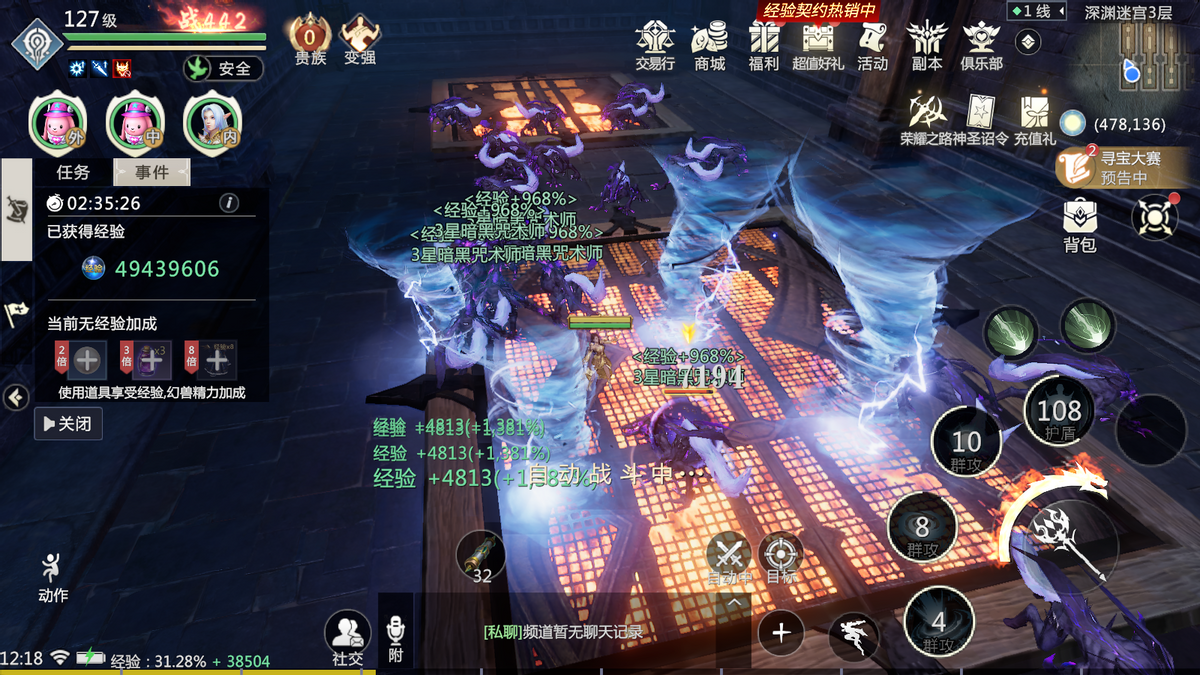
Task: Switch to the 任务 quest tab
Action: (x=73, y=172)
